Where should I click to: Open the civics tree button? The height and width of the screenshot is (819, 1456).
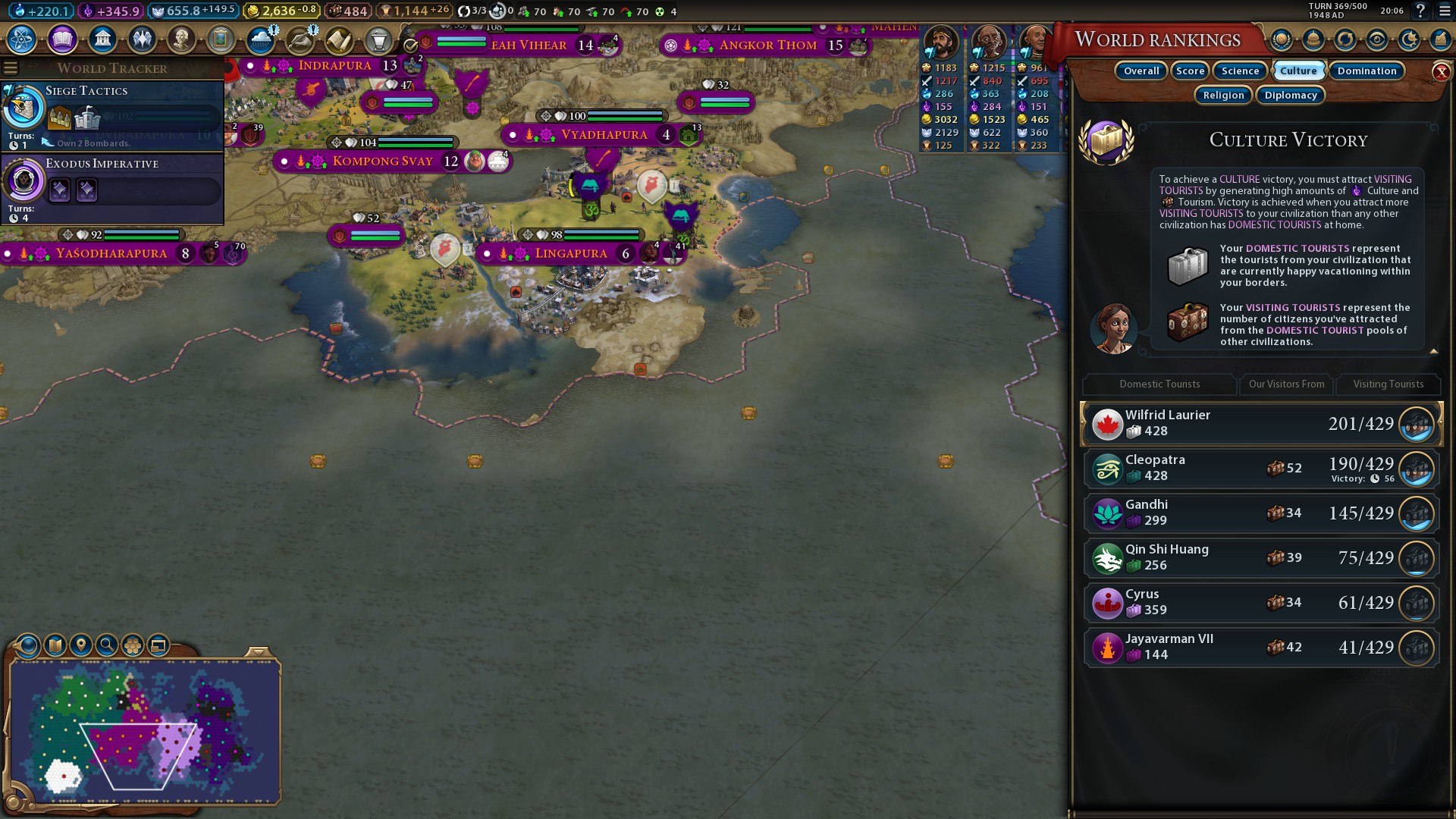(x=62, y=39)
